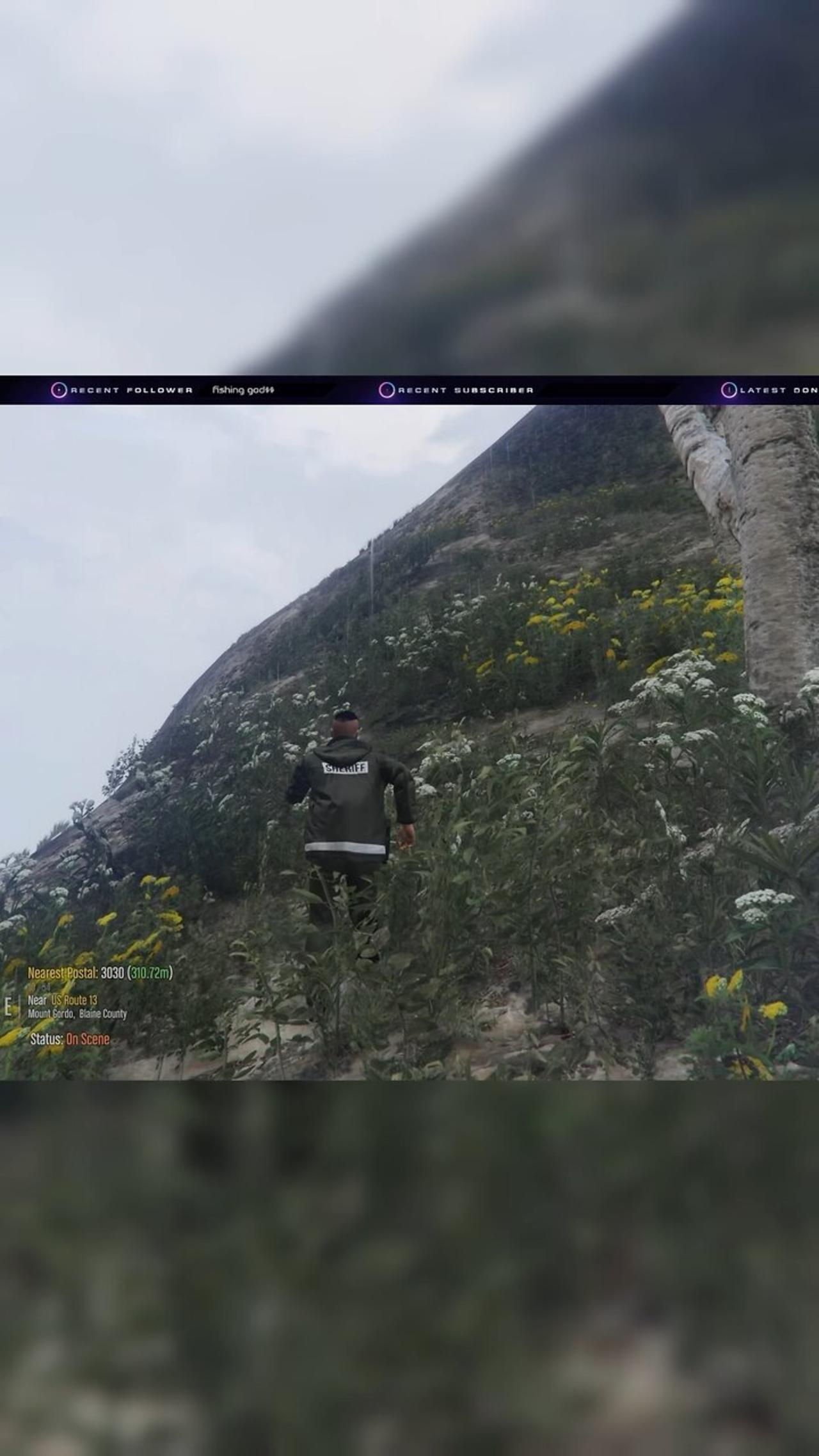819x1456 pixels.
Task: Click the Recent Follower circular icon
Action: [x=60, y=390]
